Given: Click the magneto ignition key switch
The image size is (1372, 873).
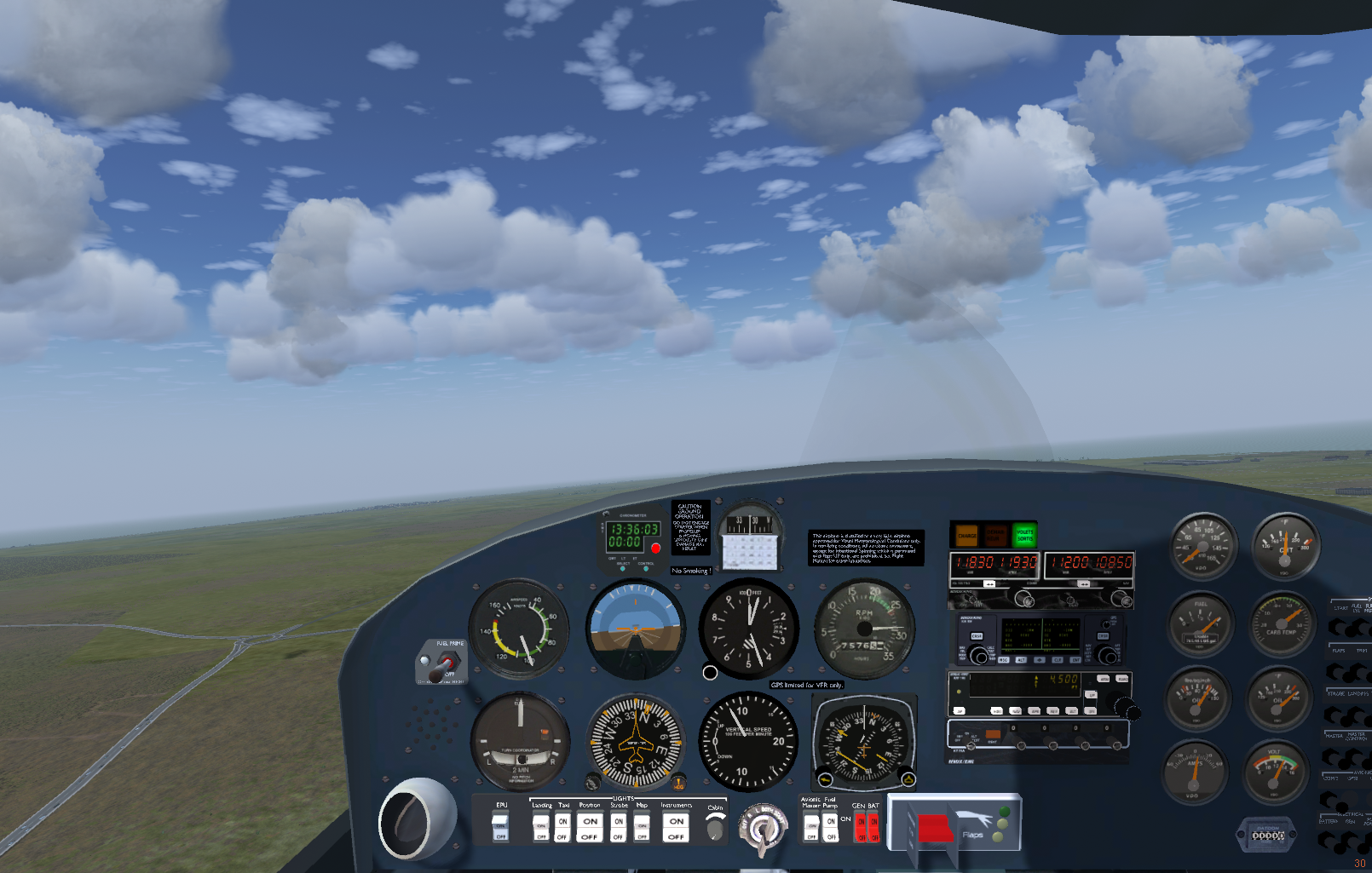Looking at the screenshot, I should click(x=762, y=828).
